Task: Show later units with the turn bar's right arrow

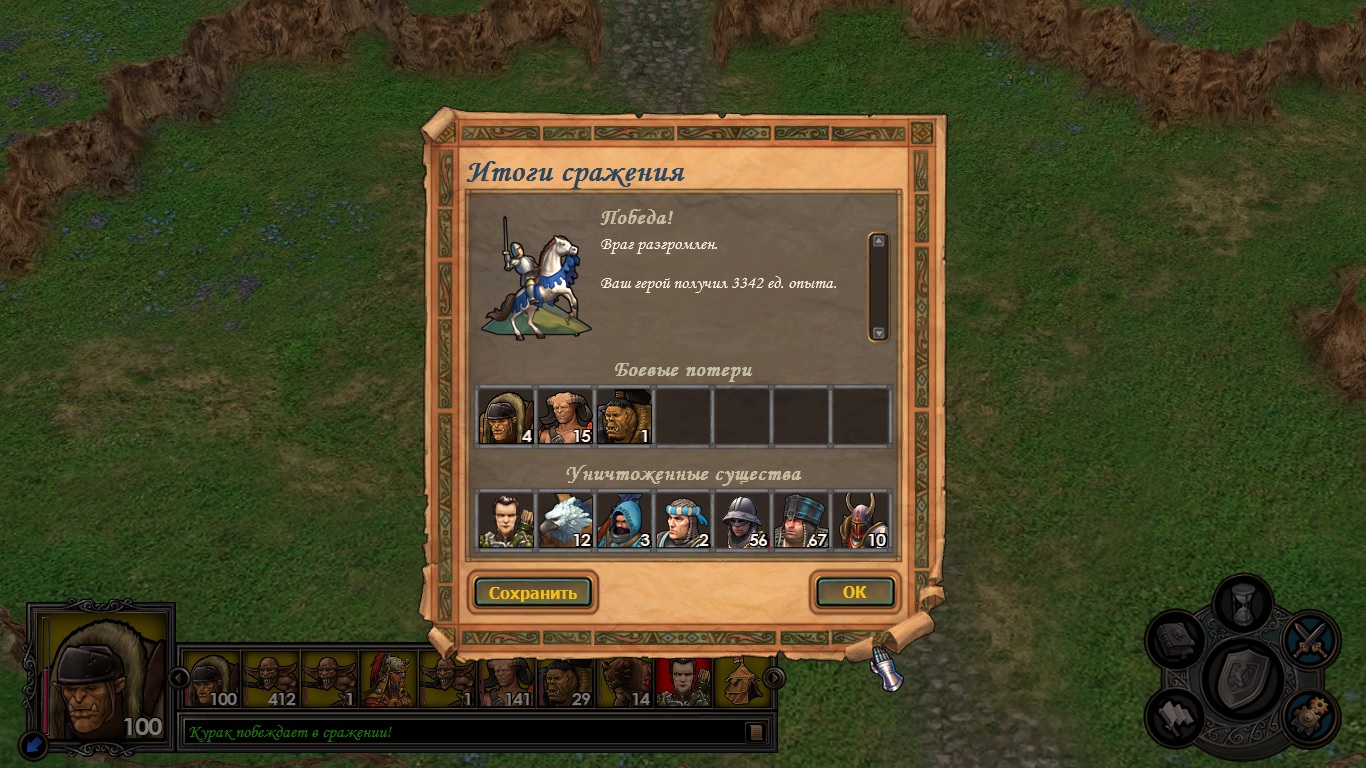Action: click(774, 677)
